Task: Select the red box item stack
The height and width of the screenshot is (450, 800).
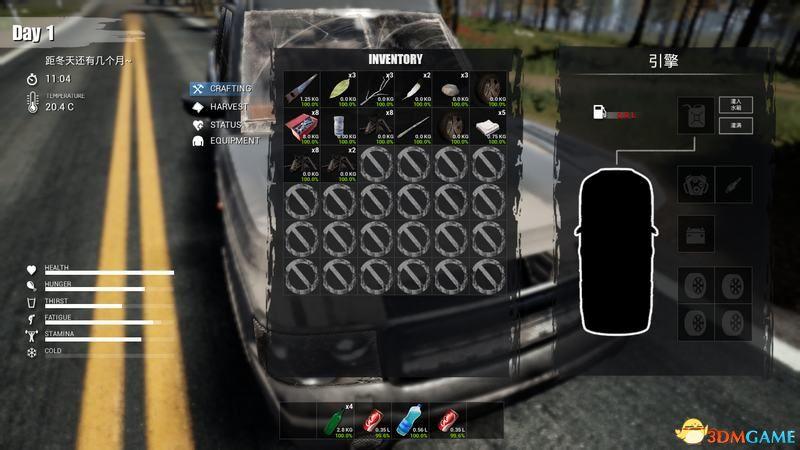Action: click(302, 128)
